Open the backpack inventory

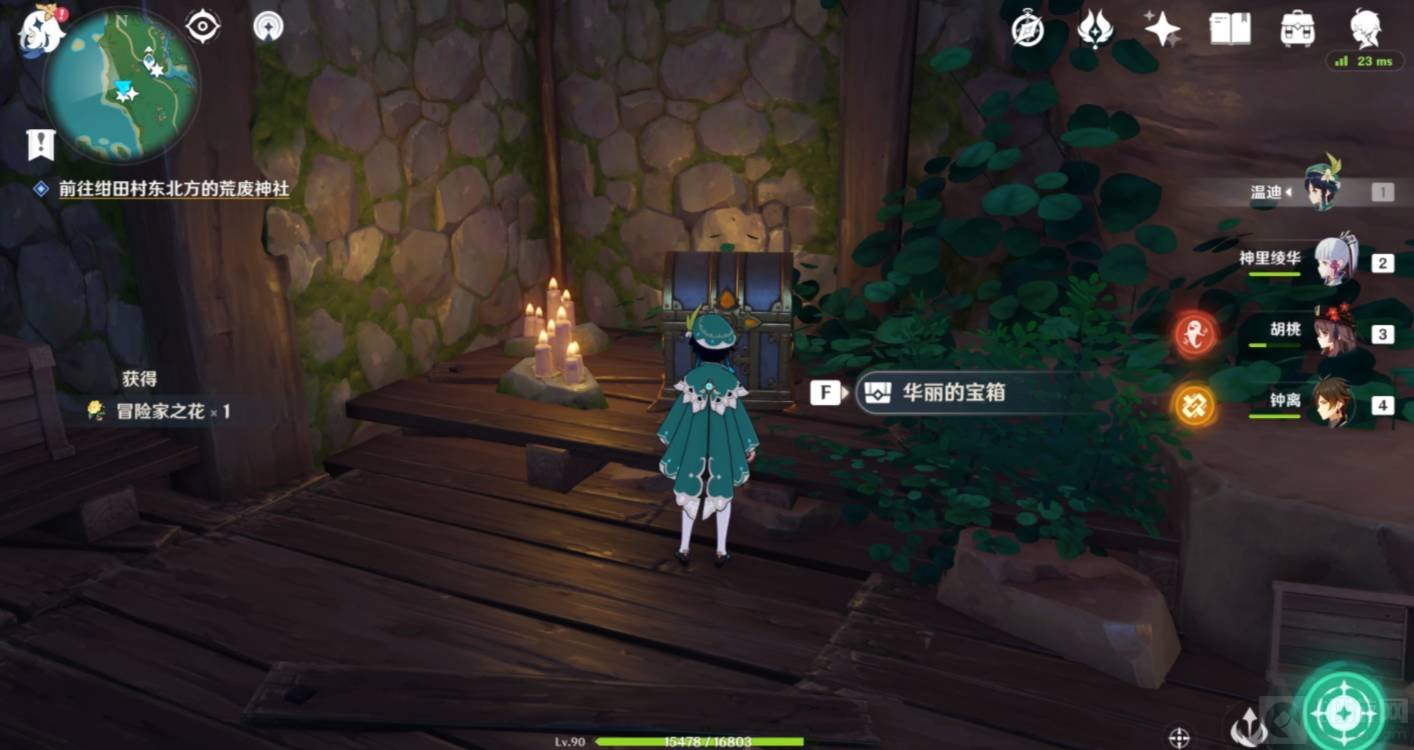point(1297,29)
